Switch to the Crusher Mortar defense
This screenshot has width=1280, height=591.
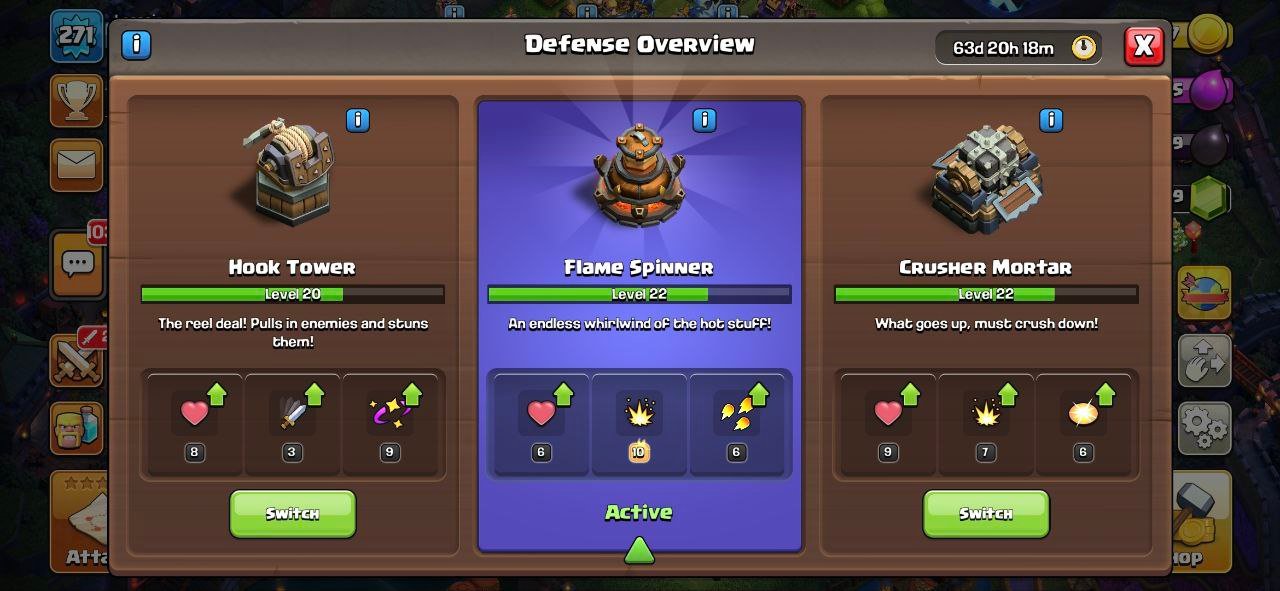click(x=985, y=513)
